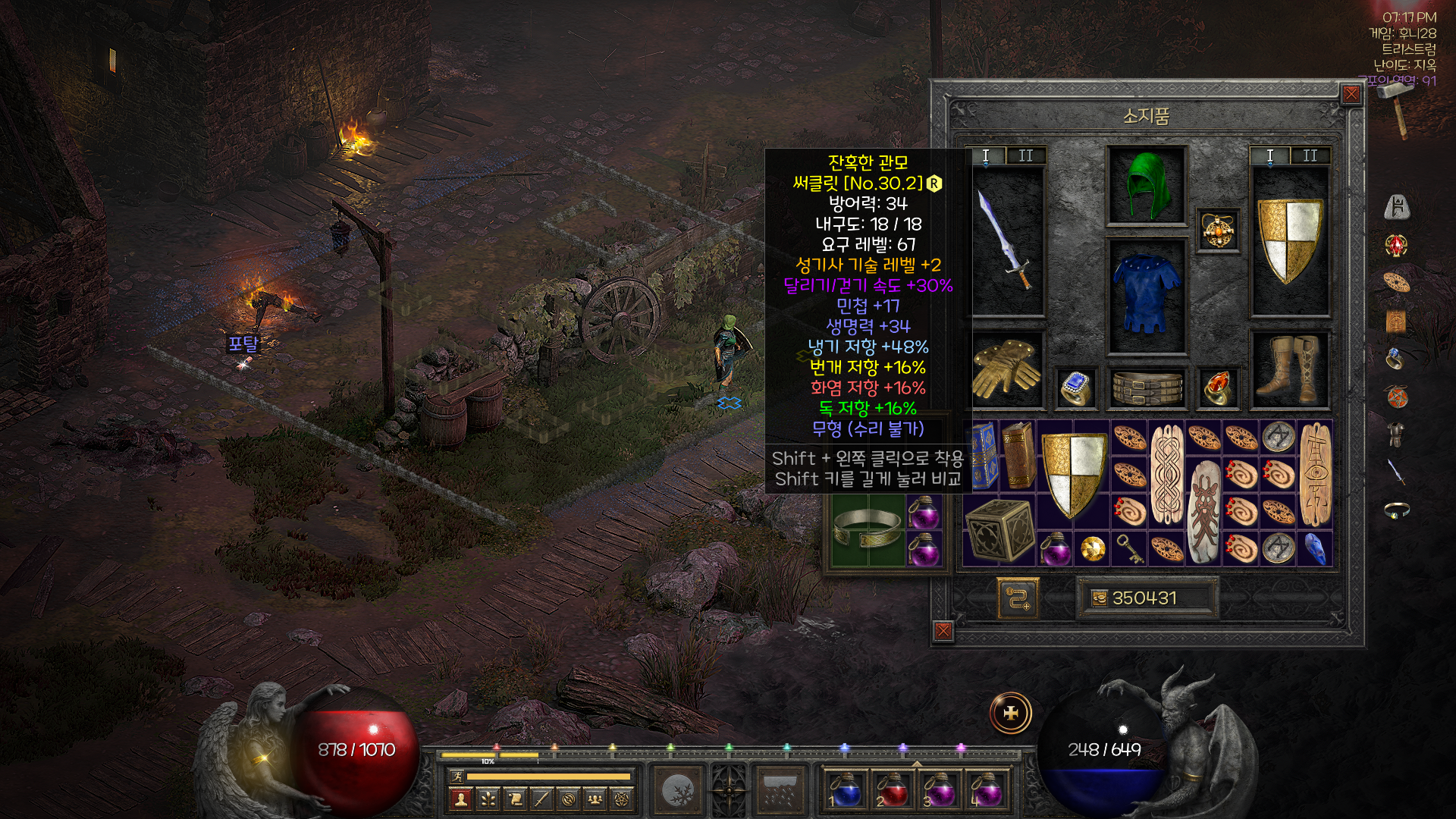The height and width of the screenshot is (819, 1456).
Task: Open the character screen from the mini menu
Action: pos(460,799)
